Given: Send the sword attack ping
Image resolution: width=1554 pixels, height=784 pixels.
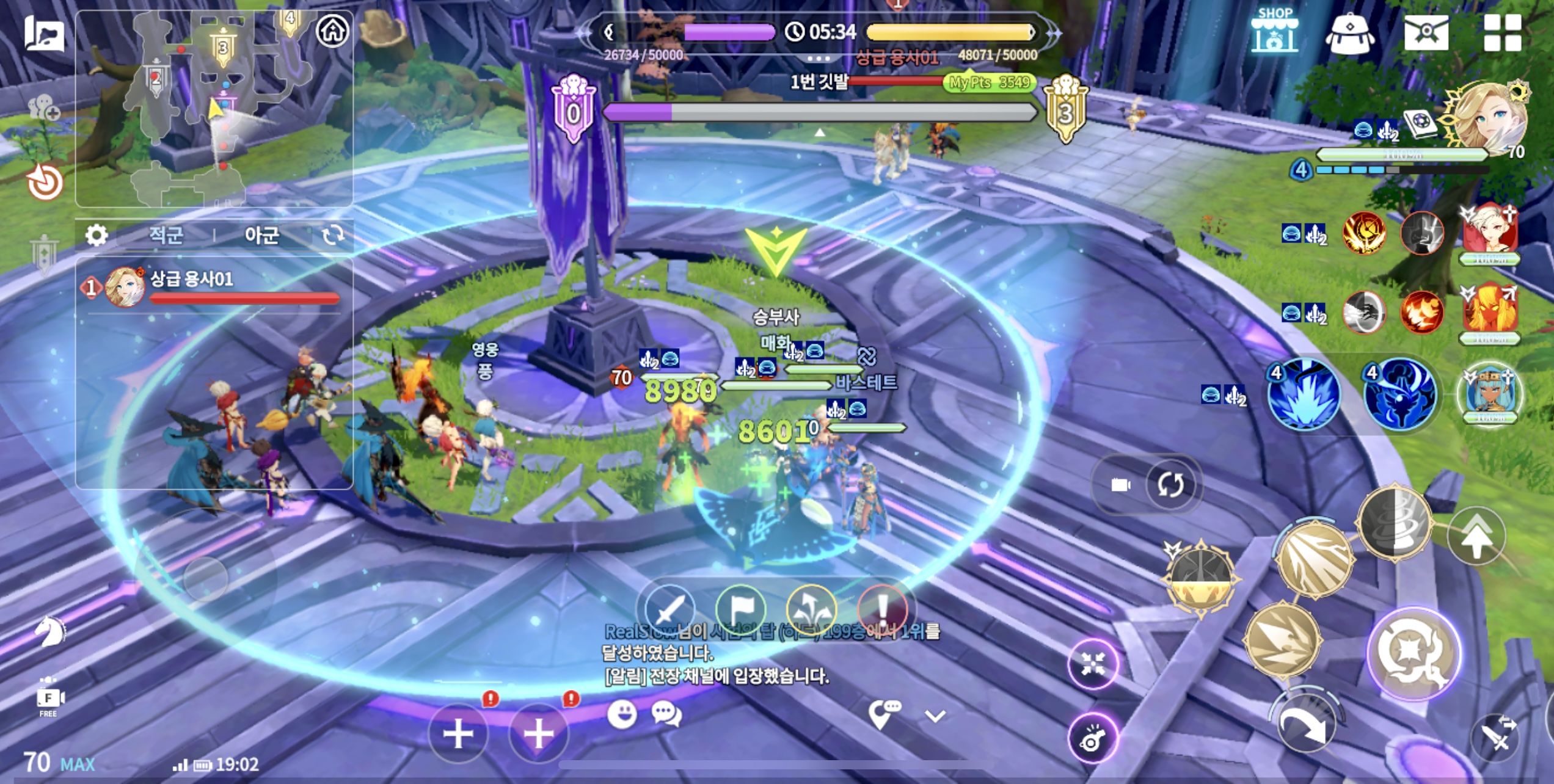Looking at the screenshot, I should [670, 608].
